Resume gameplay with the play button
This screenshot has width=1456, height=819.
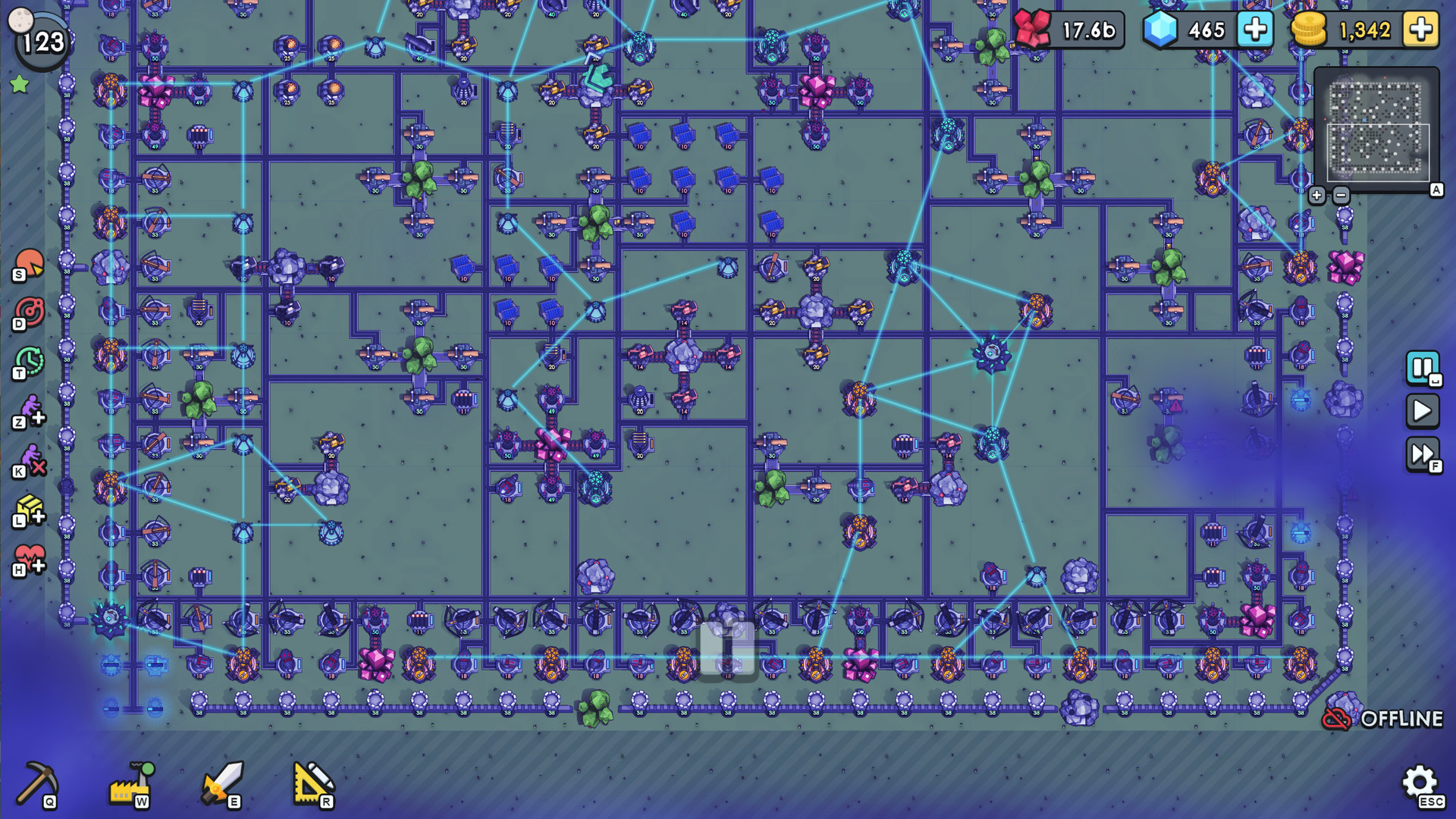pyautogui.click(x=1424, y=412)
